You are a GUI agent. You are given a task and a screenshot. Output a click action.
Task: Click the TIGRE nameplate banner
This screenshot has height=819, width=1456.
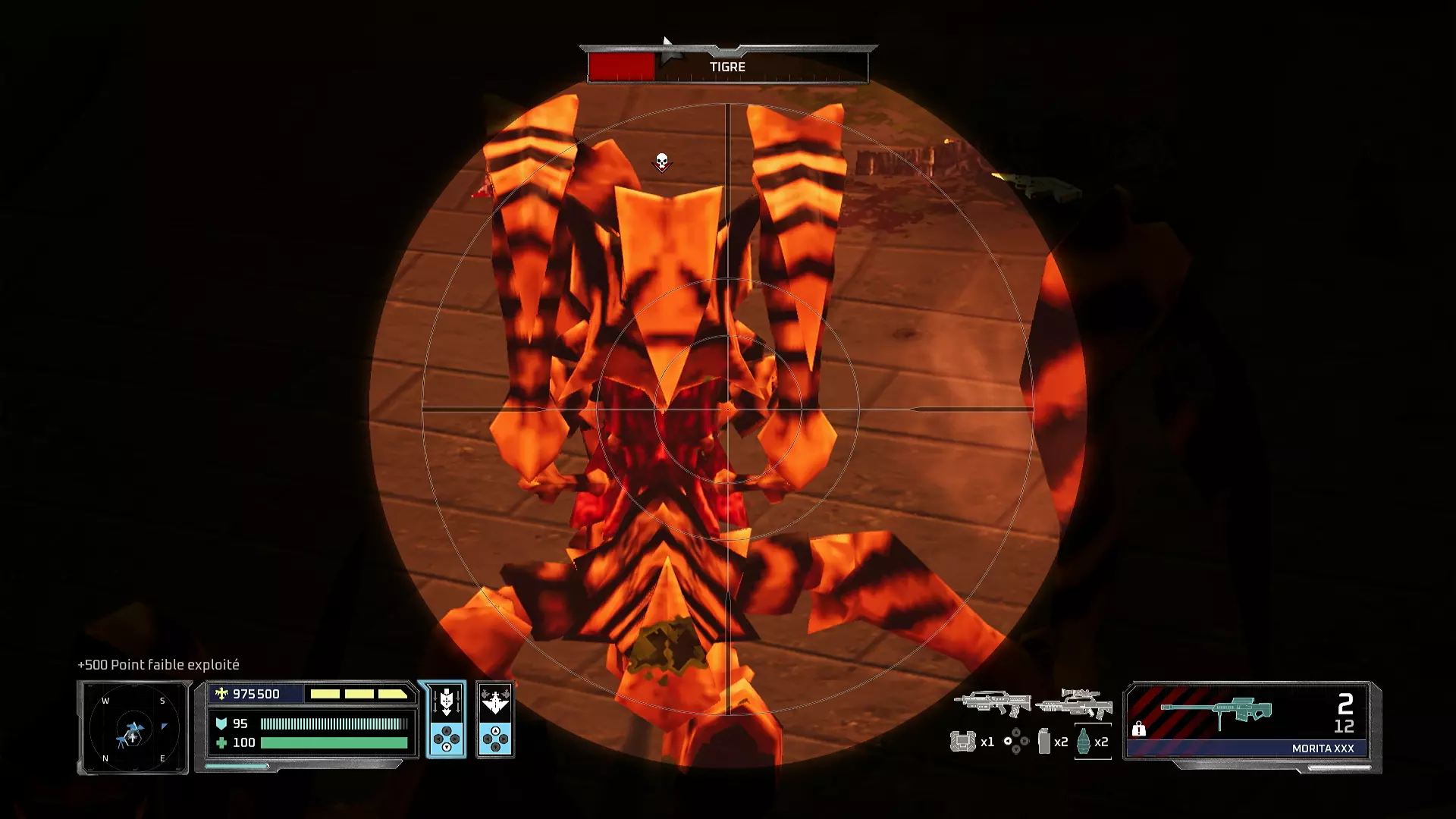(728, 67)
